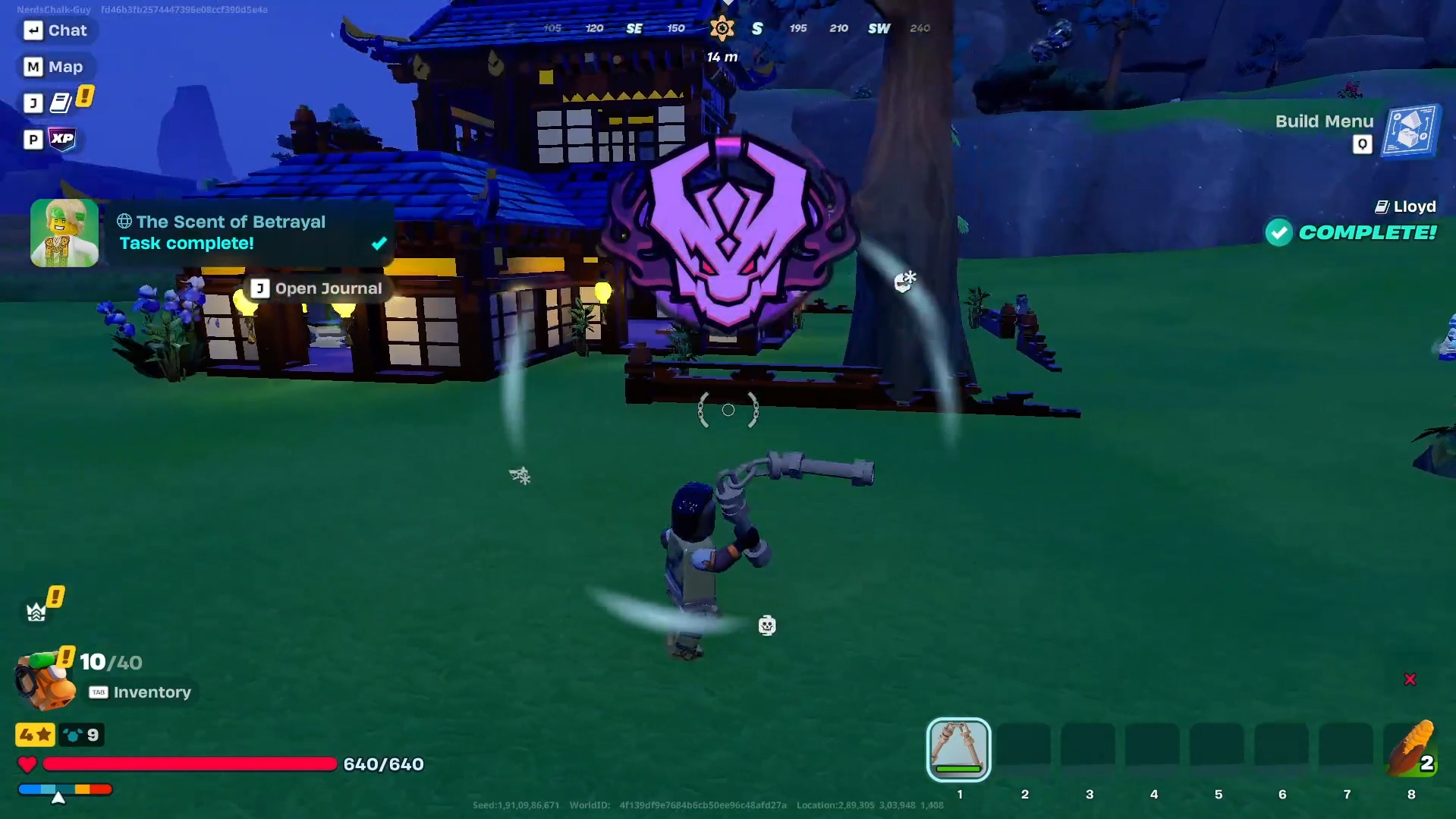Click the Lloyd character head icon

1381,206
